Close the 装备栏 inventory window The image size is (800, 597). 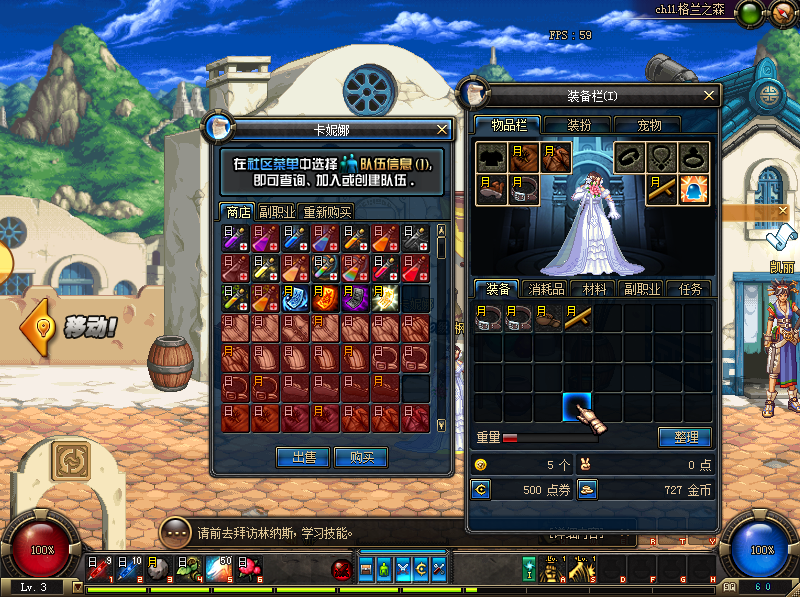pos(709,95)
